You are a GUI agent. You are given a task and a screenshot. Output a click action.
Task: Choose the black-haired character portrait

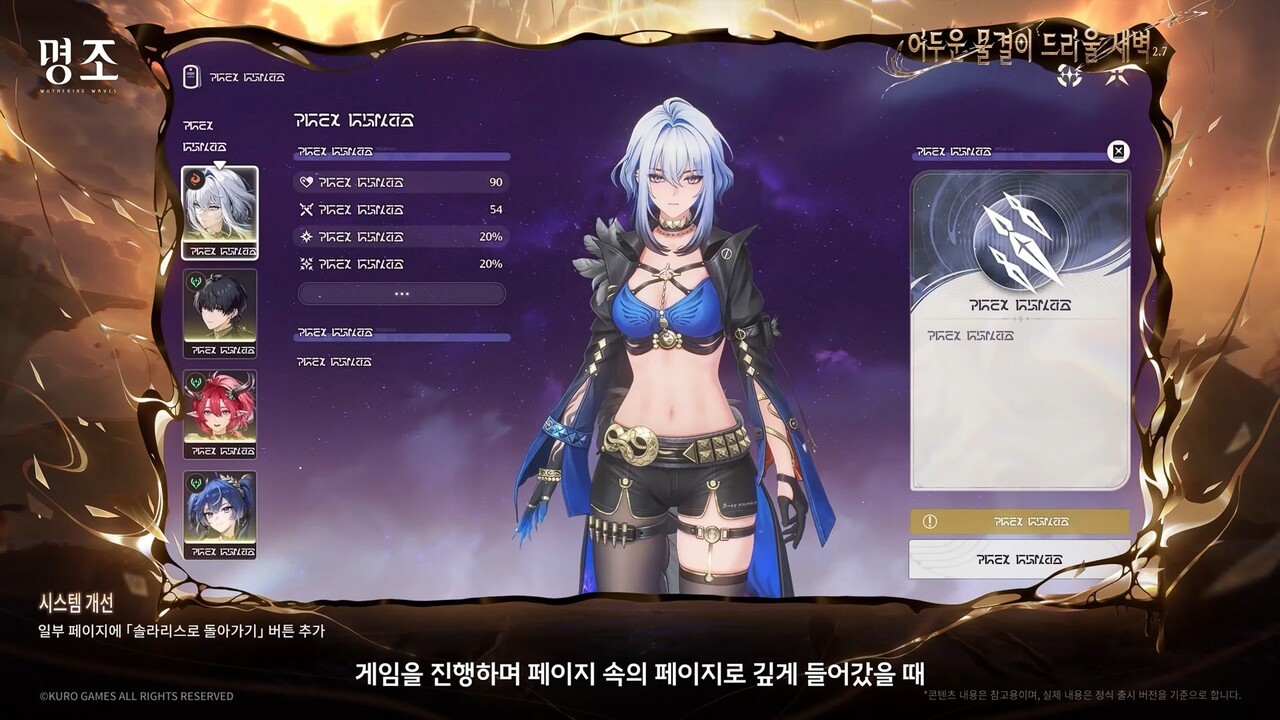pos(219,312)
